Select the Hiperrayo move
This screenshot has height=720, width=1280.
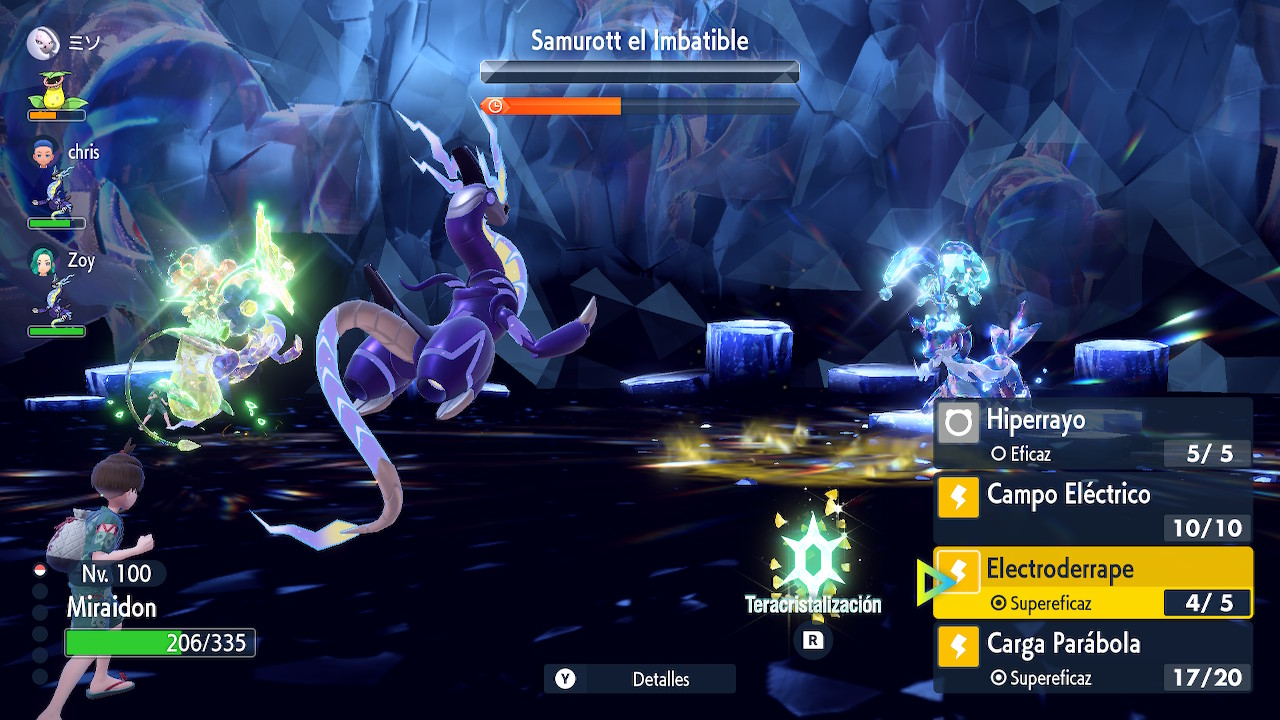(x=1092, y=434)
